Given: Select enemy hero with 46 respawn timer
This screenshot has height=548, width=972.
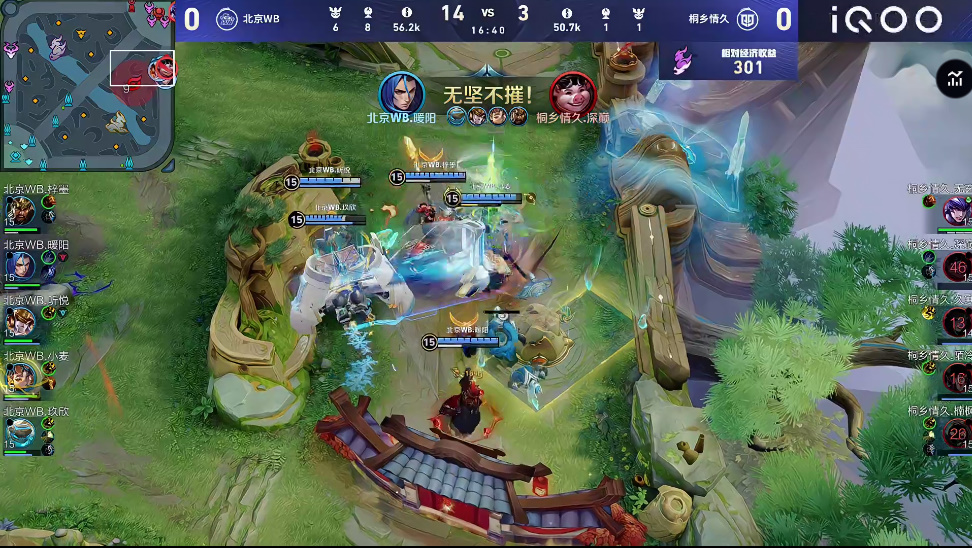Looking at the screenshot, I should tap(957, 267).
